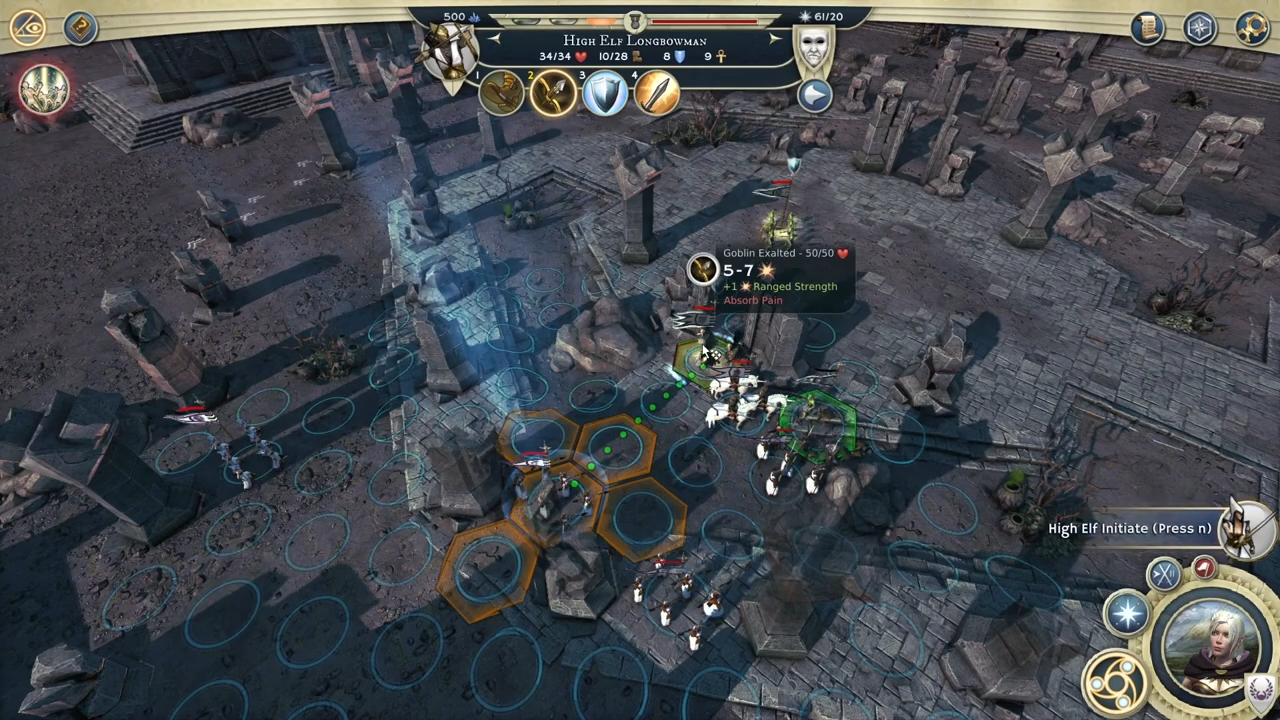Select the Shoot Longbow ability in slot 2
The image size is (1280, 720).
pos(553,93)
